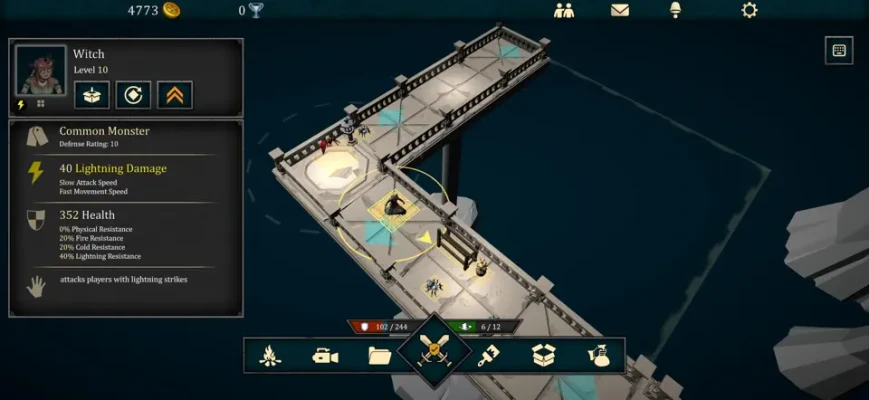The height and width of the screenshot is (400, 869).
Task: Show notifications with the bell icon
Action: [676, 10]
